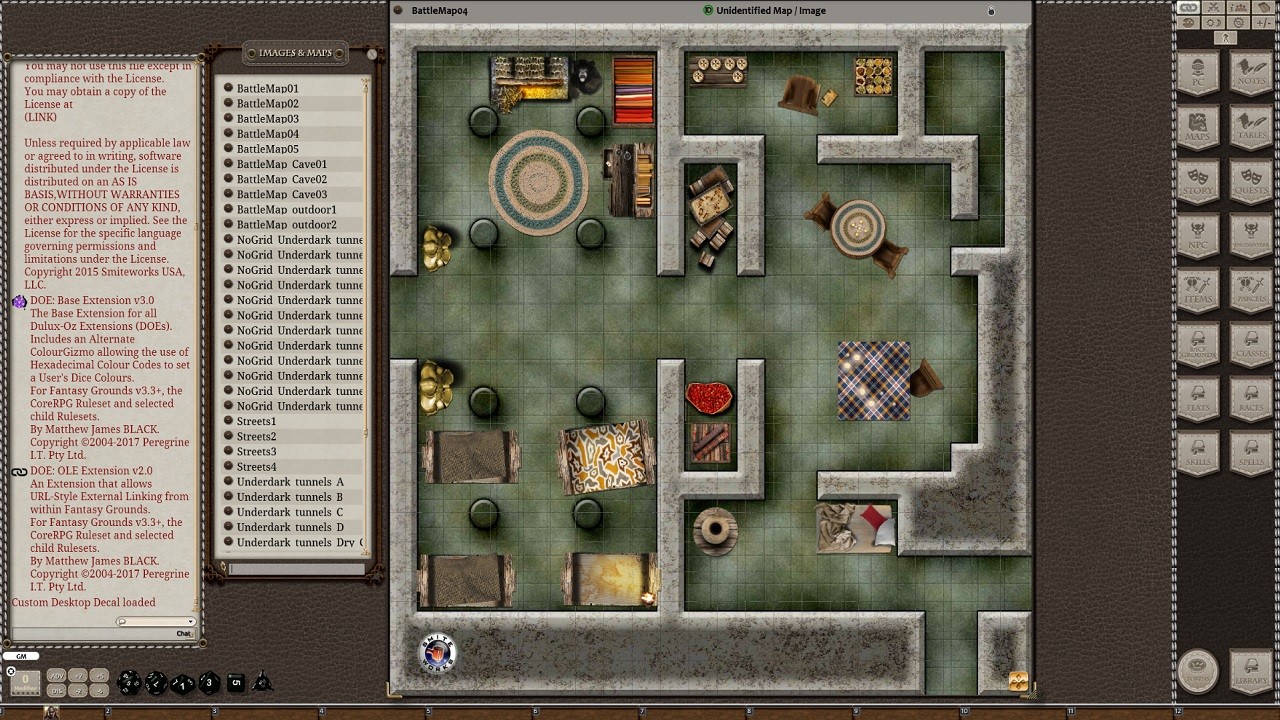1280x720 pixels.
Task: Close the Images & Maps window
Action: pyautogui.click(x=372, y=54)
